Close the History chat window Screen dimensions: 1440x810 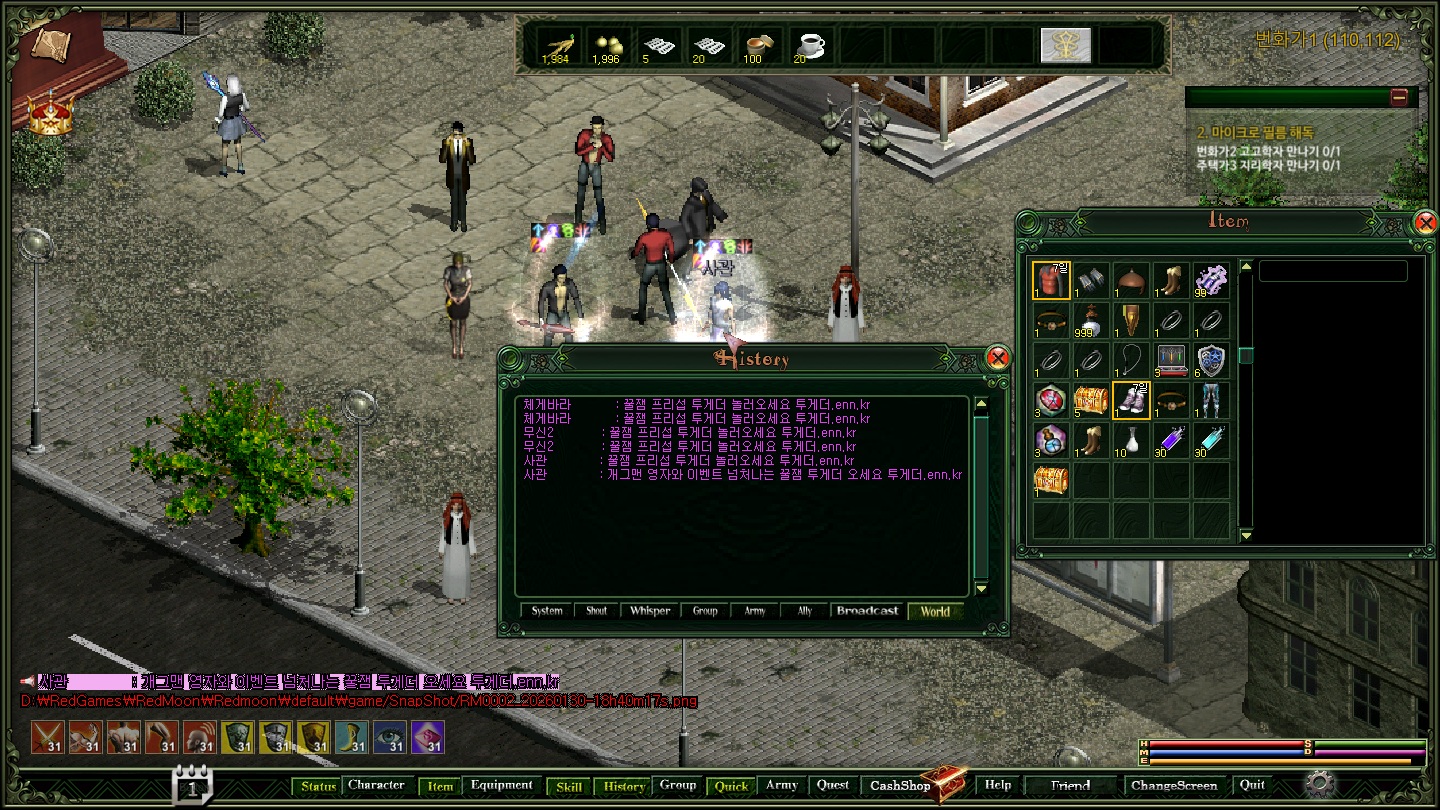(x=997, y=358)
